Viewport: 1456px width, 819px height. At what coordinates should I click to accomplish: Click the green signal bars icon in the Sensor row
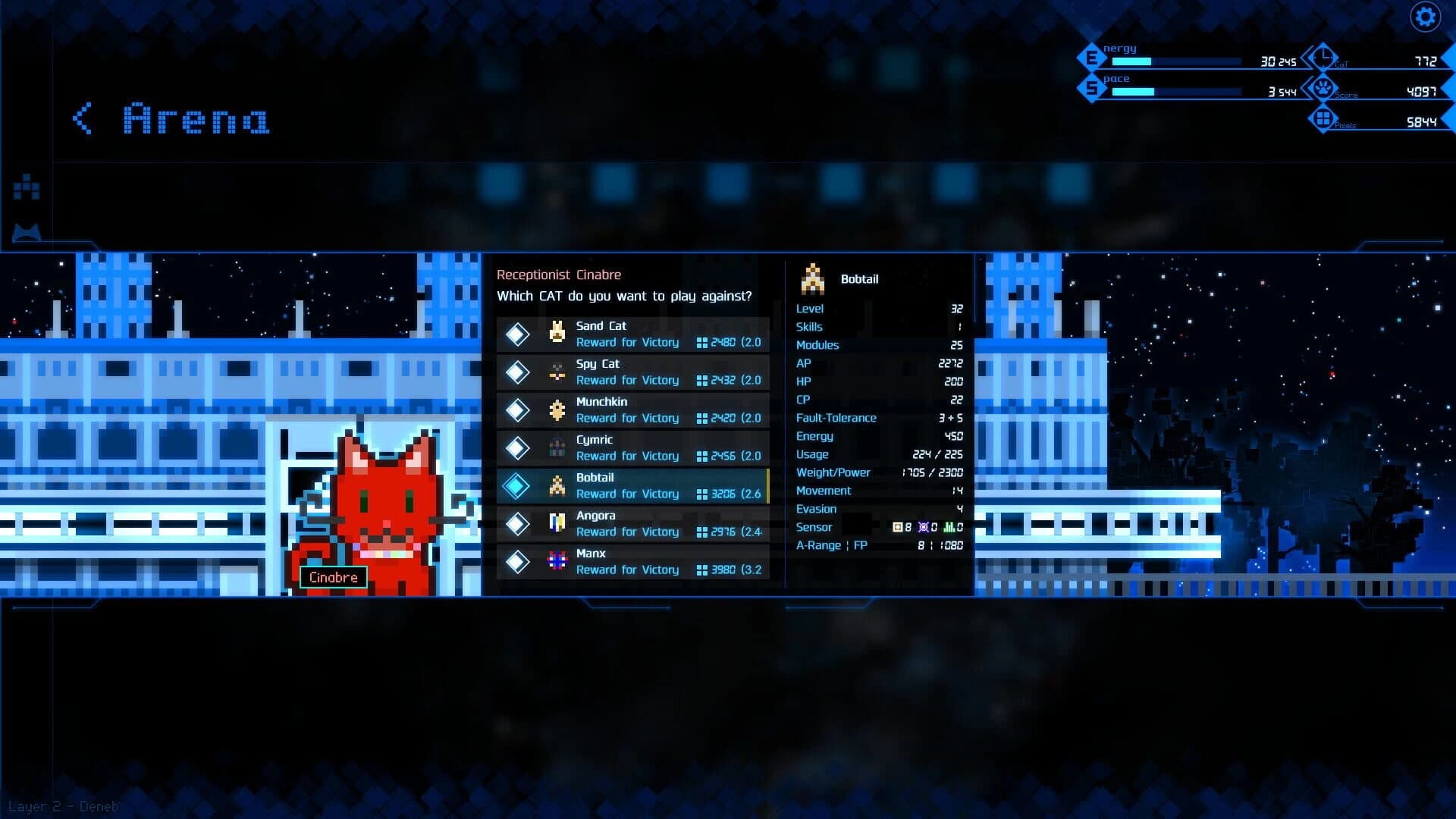(950, 526)
